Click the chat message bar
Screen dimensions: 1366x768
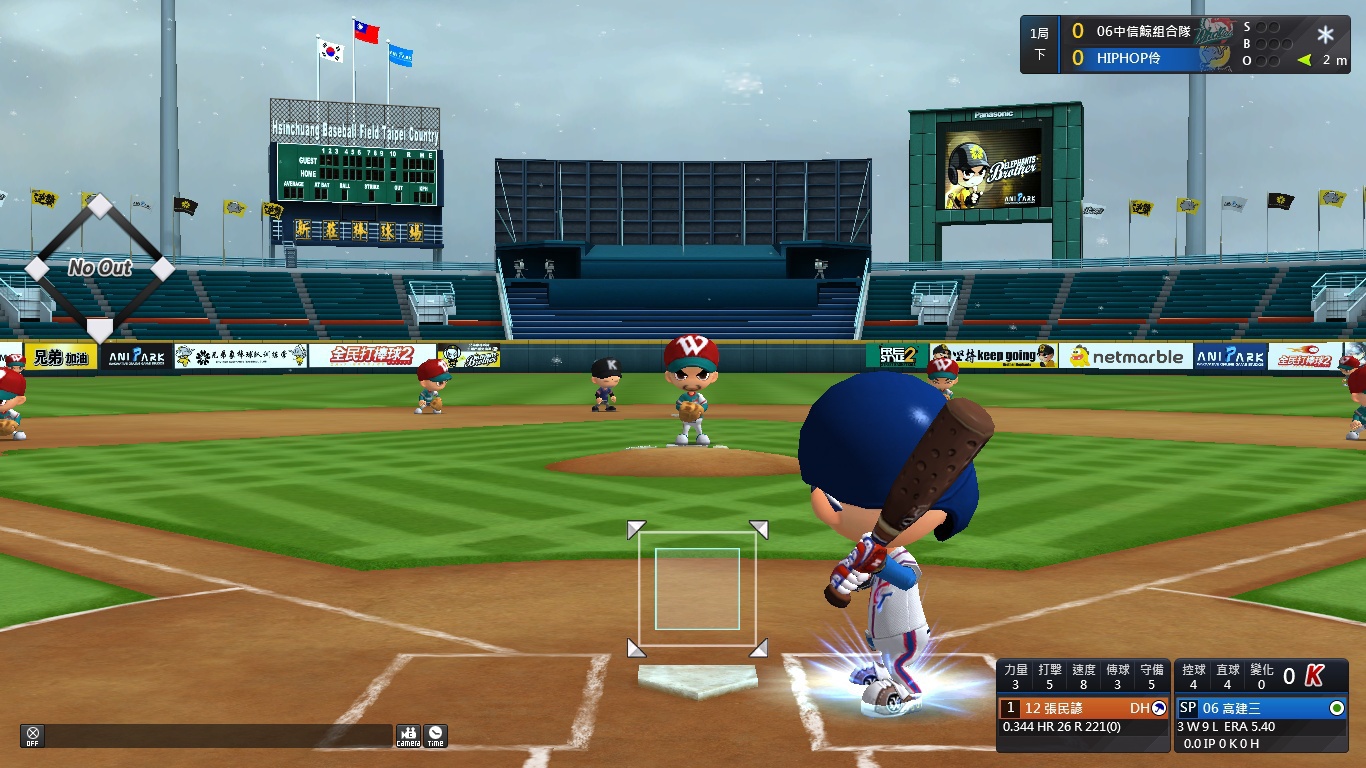pyautogui.click(x=218, y=736)
